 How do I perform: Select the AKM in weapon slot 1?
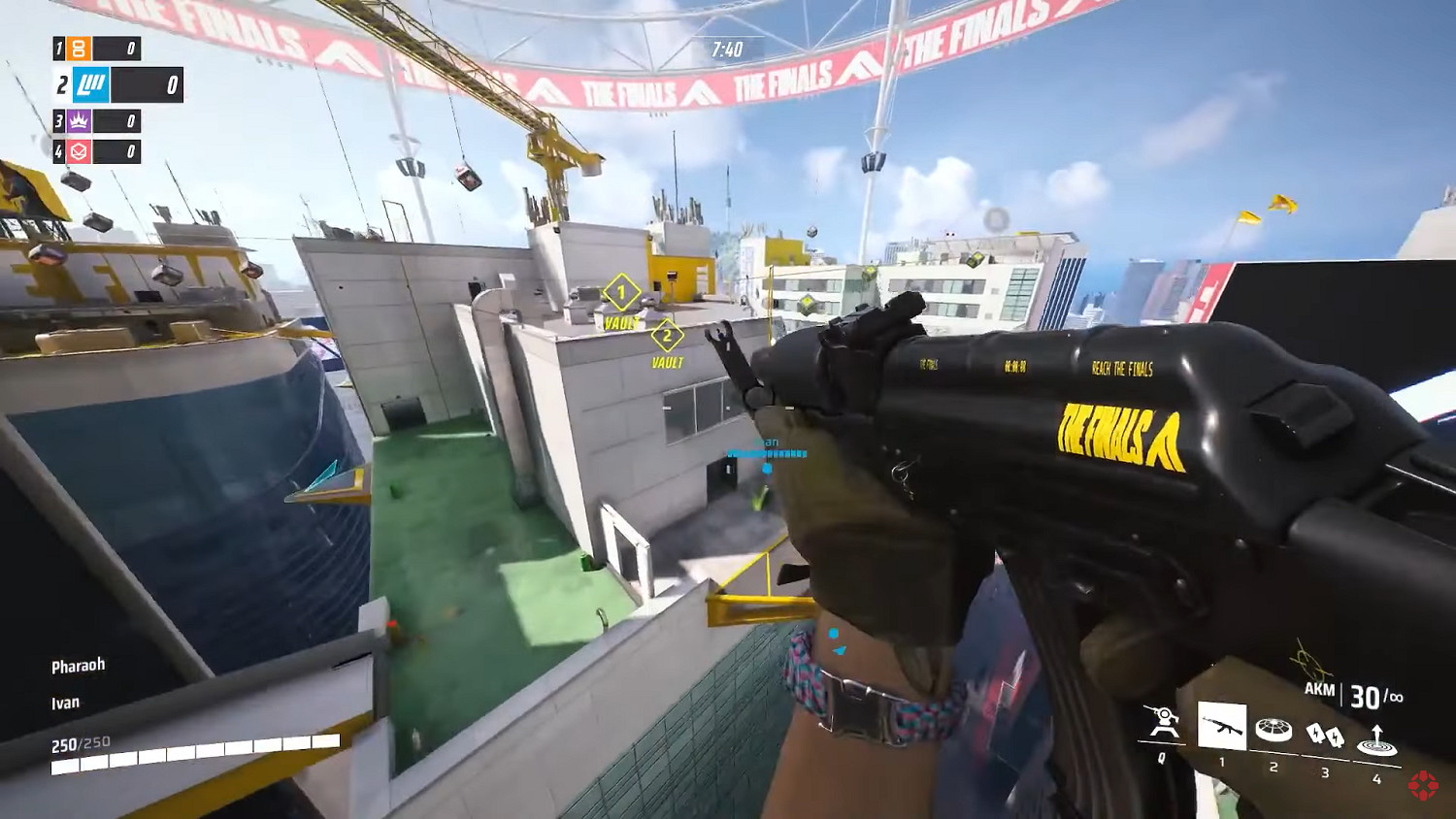tap(1224, 723)
